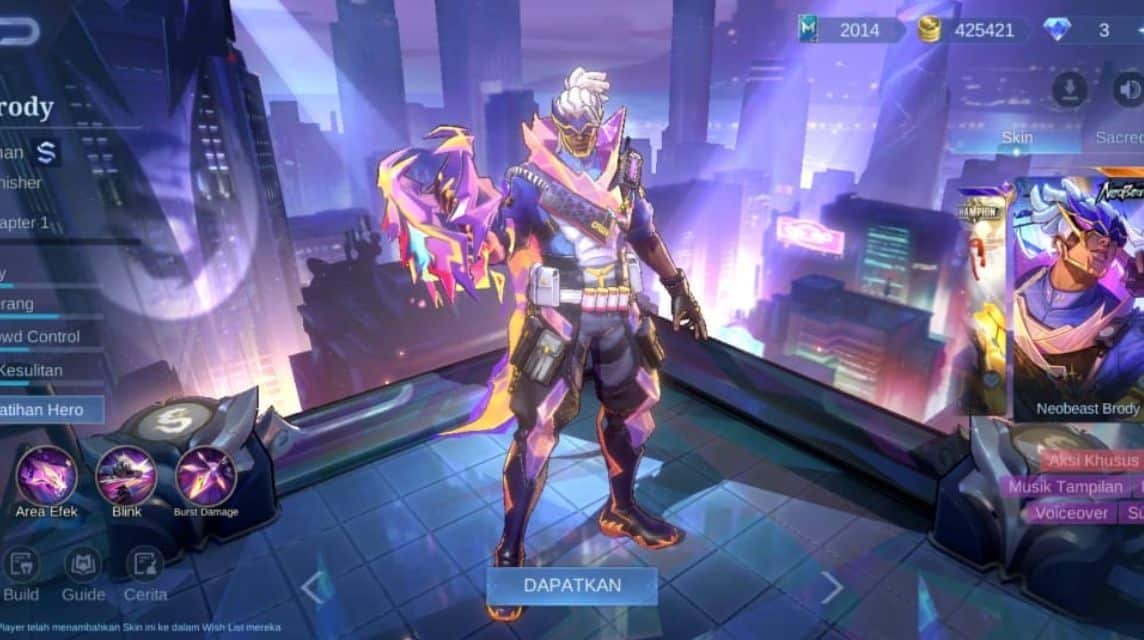1144x640 pixels.
Task: Tap the DAPATKAN button
Action: 572,585
